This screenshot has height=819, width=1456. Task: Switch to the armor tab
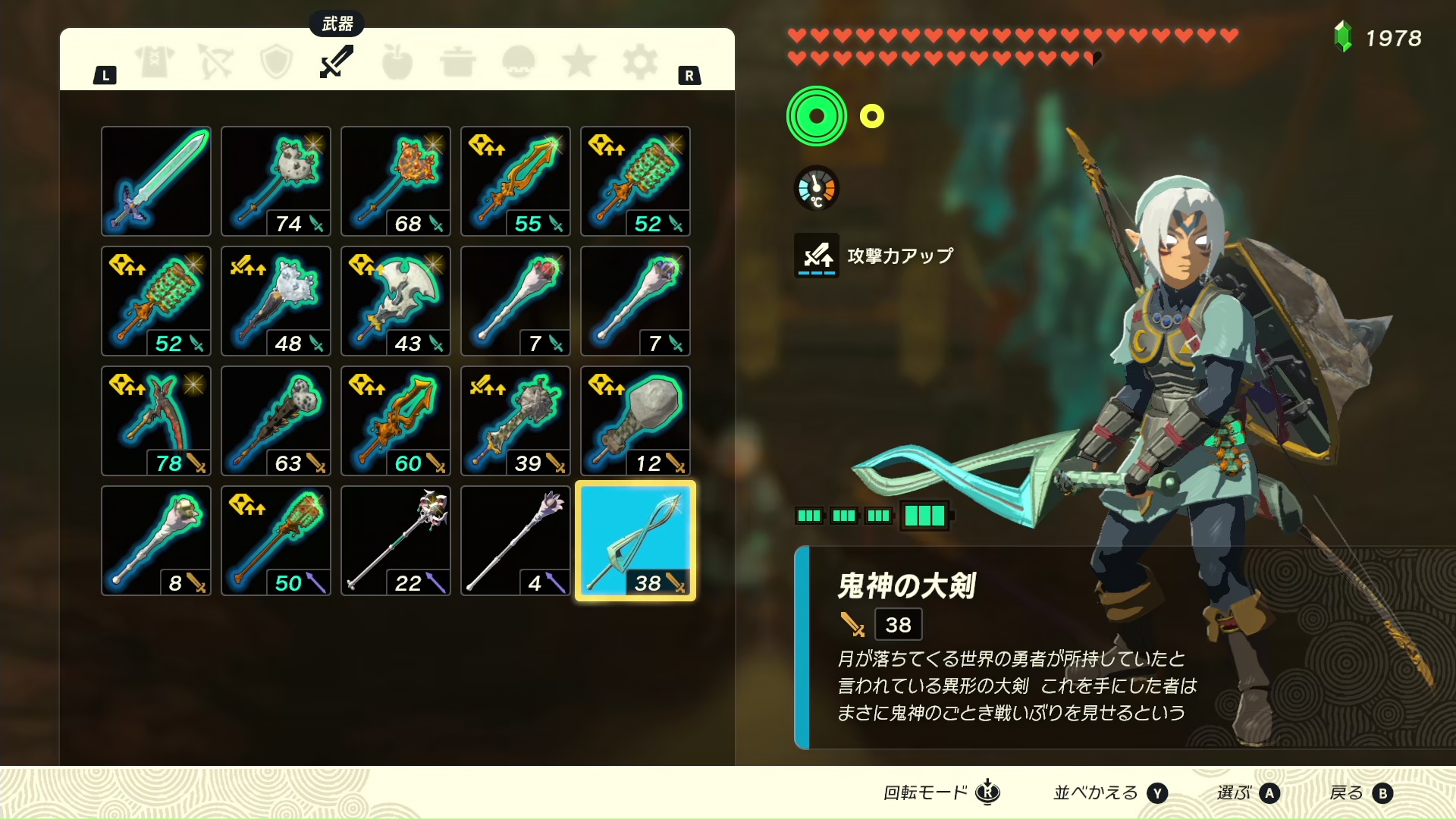click(x=155, y=62)
